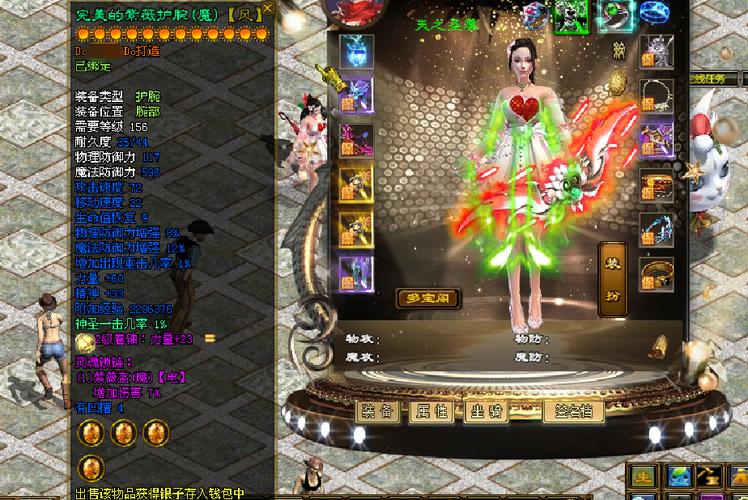748x500 pixels.
Task: Select the green gem ring slot at top
Action: pyautogui.click(x=615, y=14)
